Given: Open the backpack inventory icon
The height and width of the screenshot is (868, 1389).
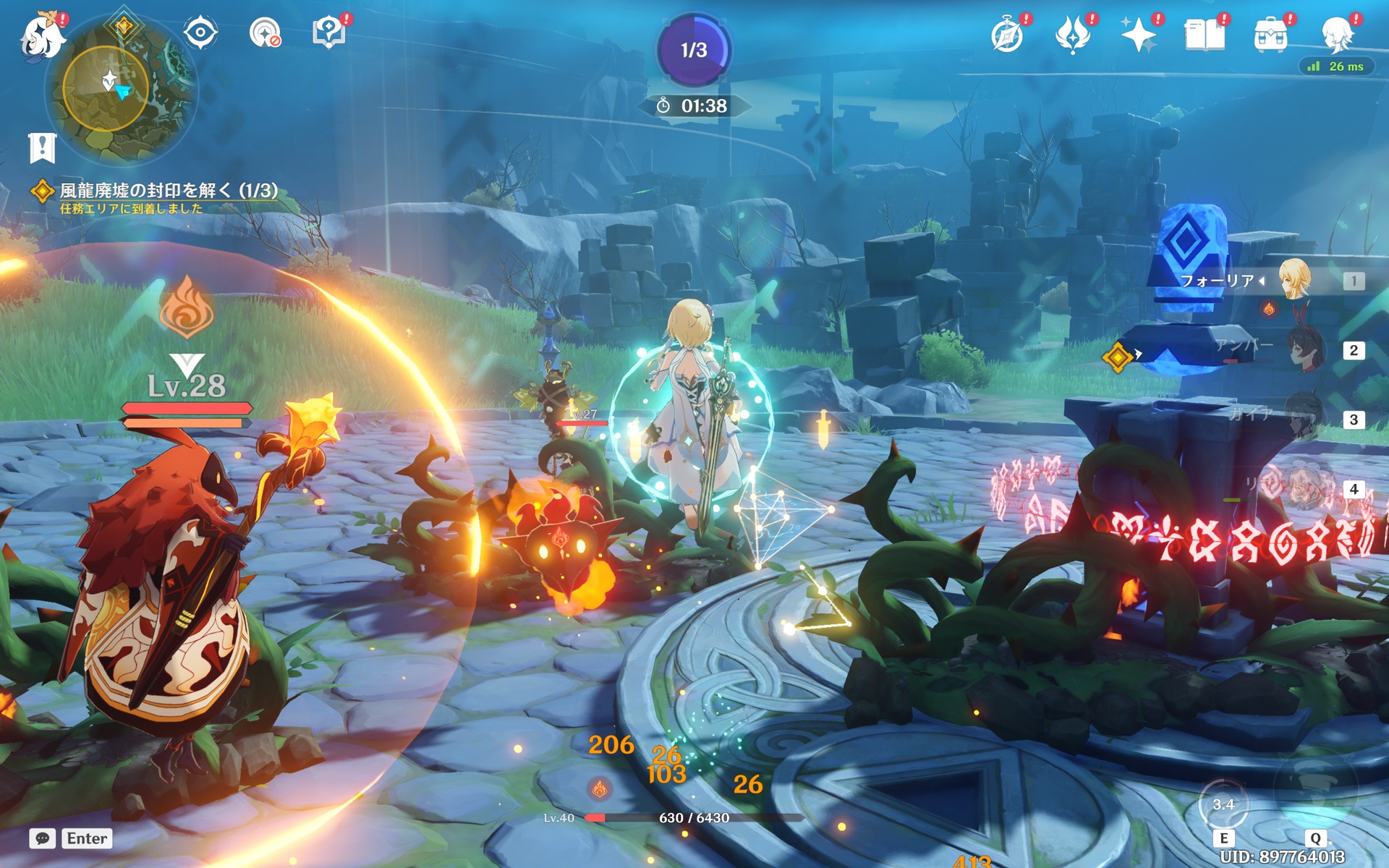Looking at the screenshot, I should tap(1270, 35).
